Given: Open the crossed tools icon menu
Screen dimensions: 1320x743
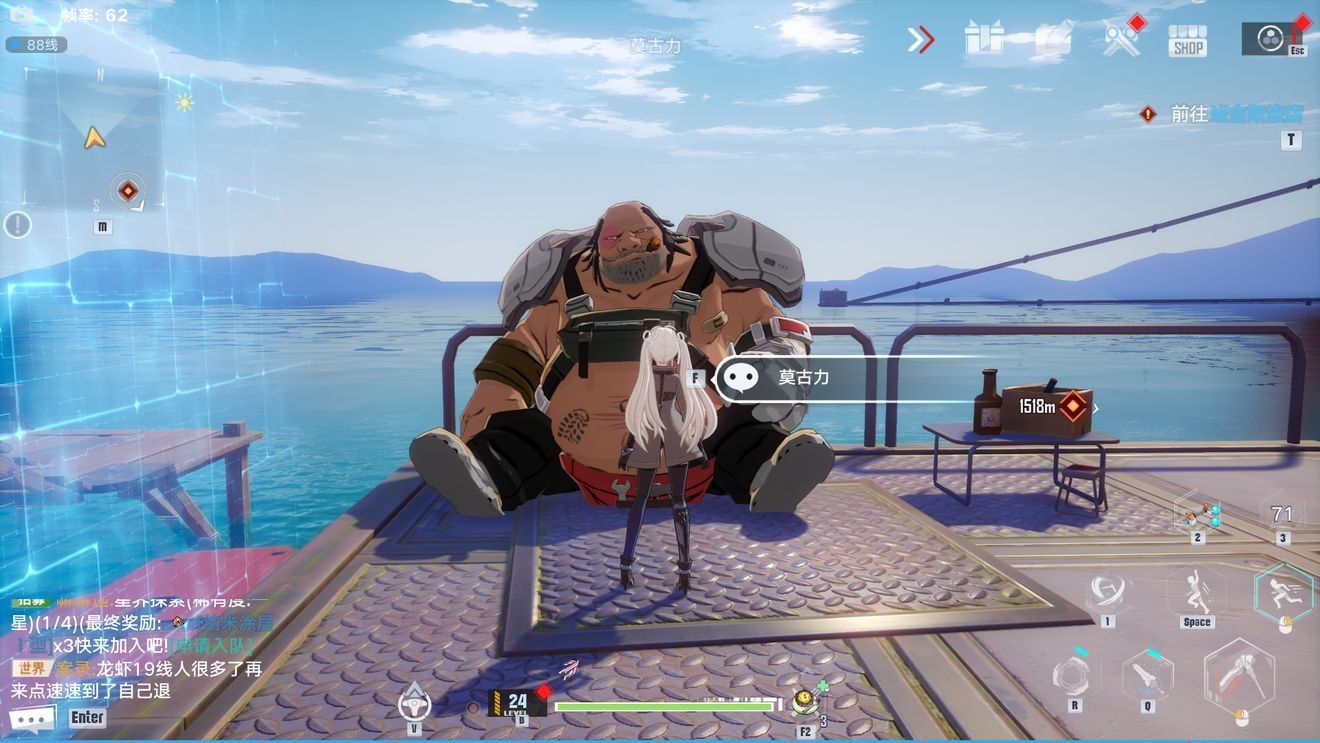Looking at the screenshot, I should [1120, 39].
